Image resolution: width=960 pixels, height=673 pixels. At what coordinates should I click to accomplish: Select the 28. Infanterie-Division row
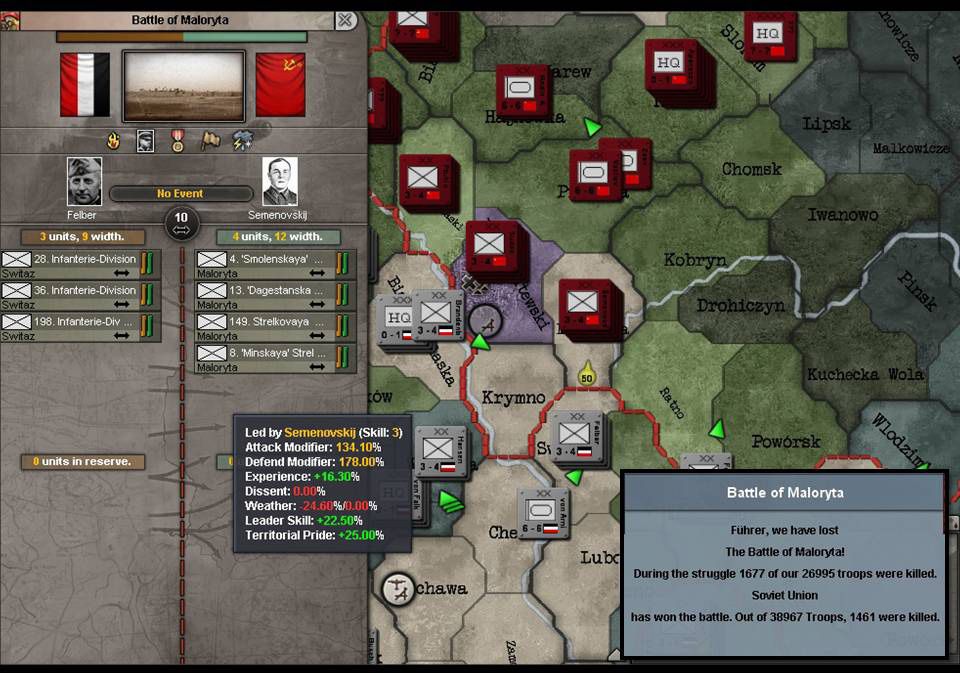coord(79,265)
